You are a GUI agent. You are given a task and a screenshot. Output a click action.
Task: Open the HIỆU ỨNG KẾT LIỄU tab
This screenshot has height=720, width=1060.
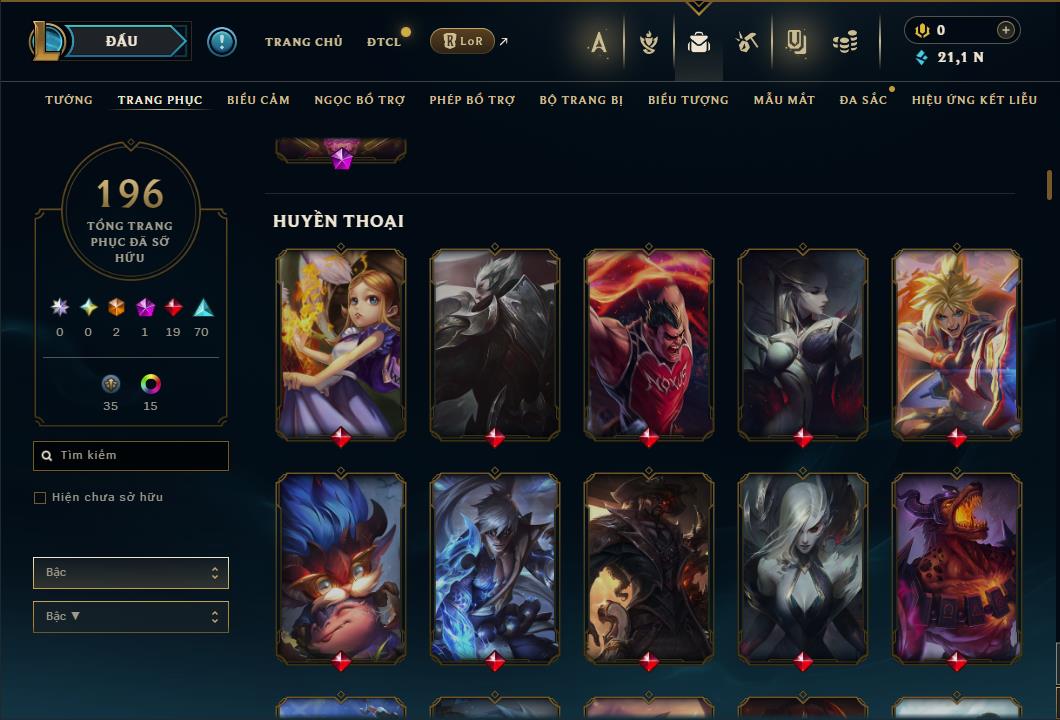click(974, 100)
